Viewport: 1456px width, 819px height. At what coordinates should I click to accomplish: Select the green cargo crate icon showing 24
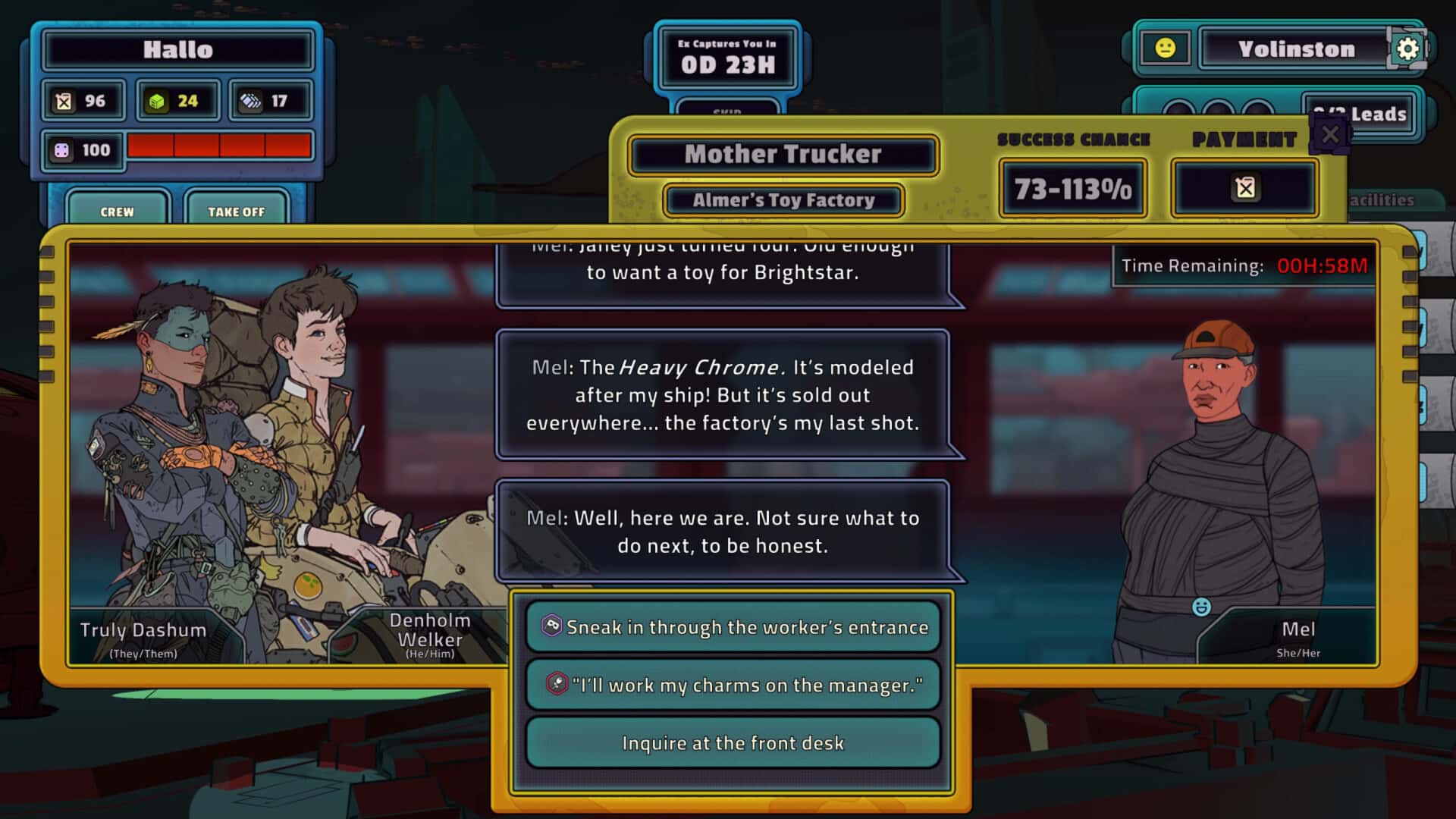[158, 99]
